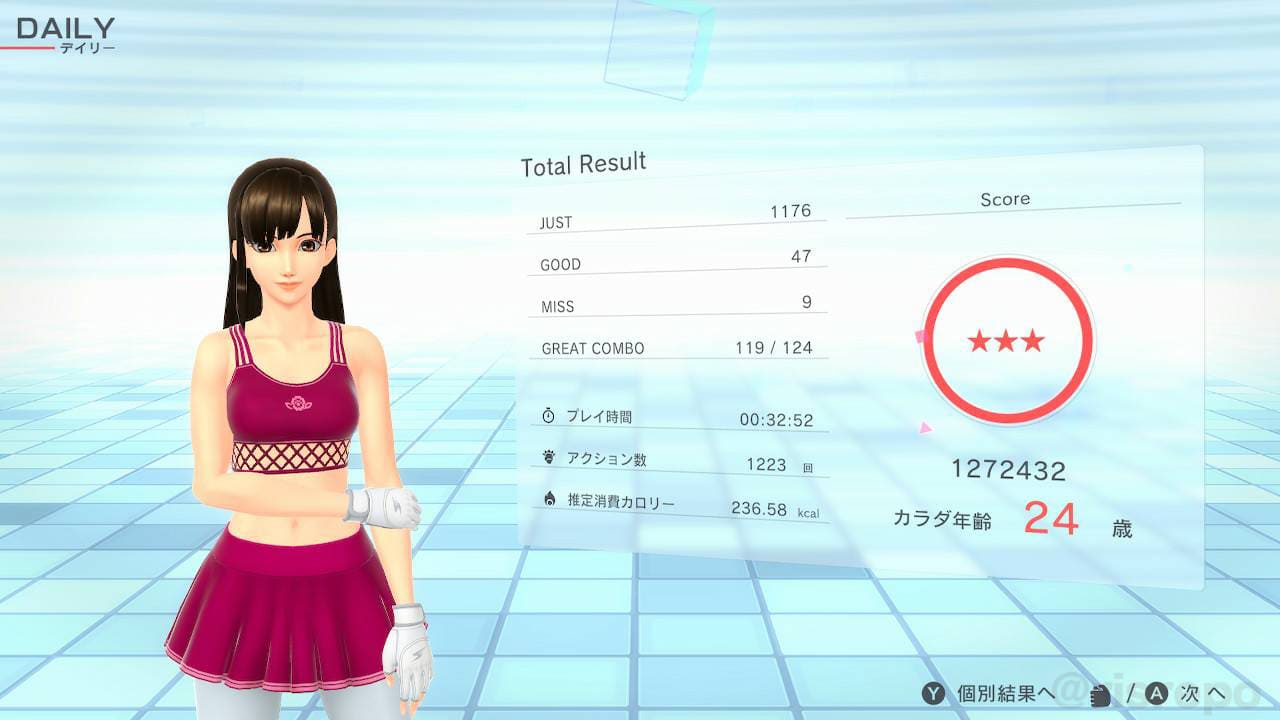Click the pink triangle marker near the score circle
Image resolution: width=1280 pixels, height=720 pixels.
pyautogui.click(x=926, y=429)
